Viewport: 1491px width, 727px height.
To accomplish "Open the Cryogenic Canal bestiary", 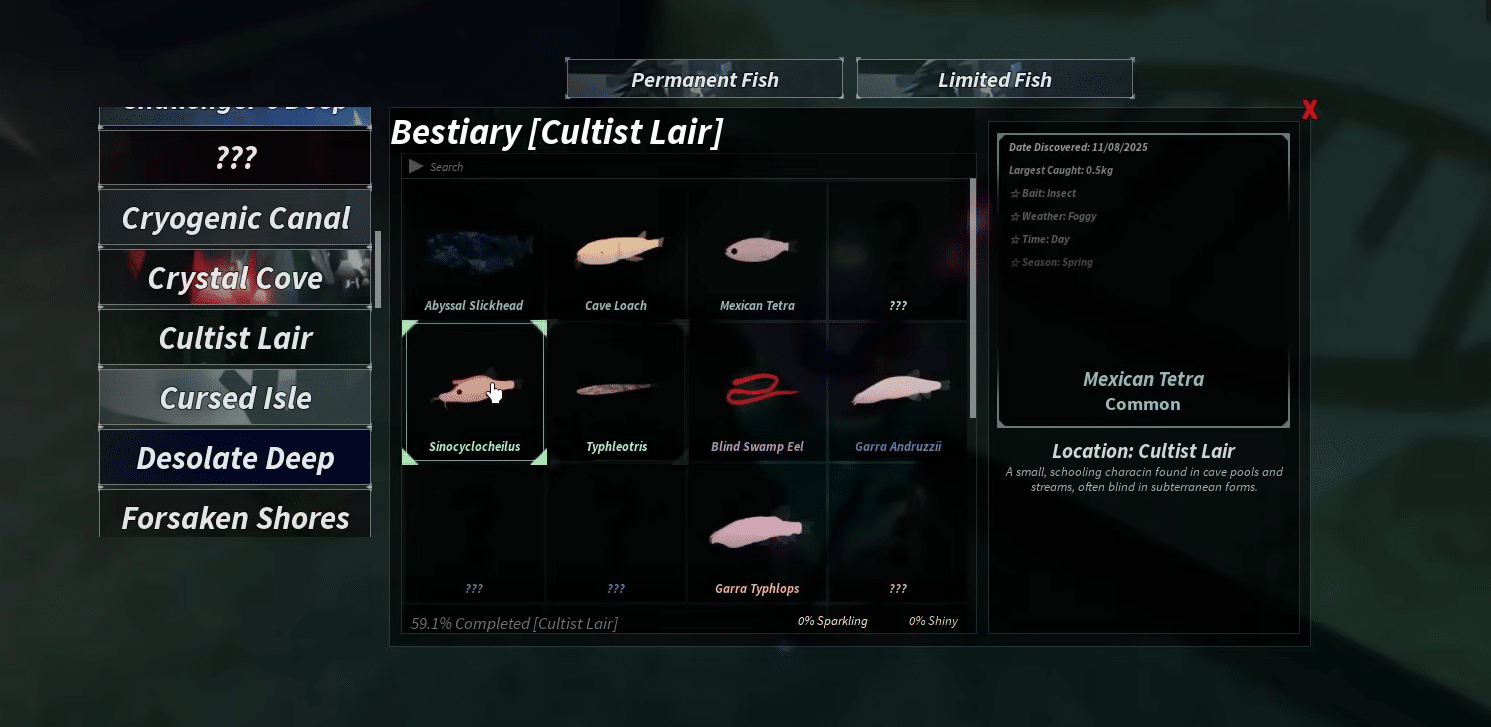I will (x=234, y=217).
